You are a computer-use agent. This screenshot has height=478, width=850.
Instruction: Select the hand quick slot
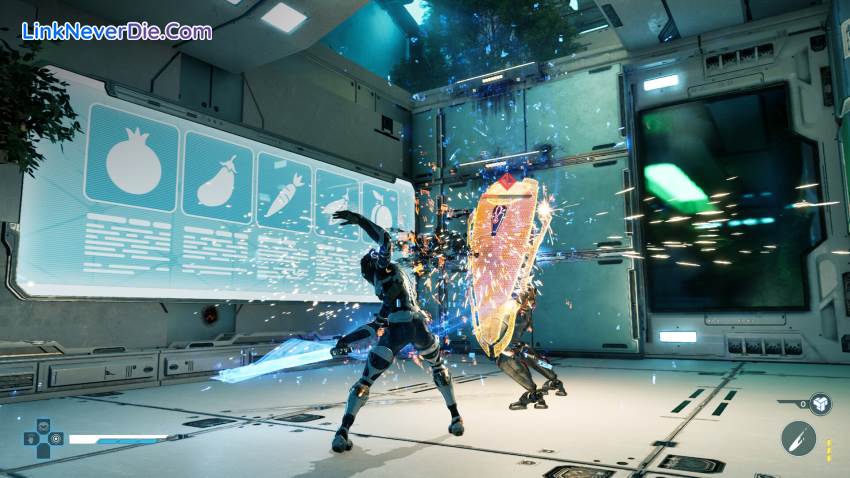(30, 438)
